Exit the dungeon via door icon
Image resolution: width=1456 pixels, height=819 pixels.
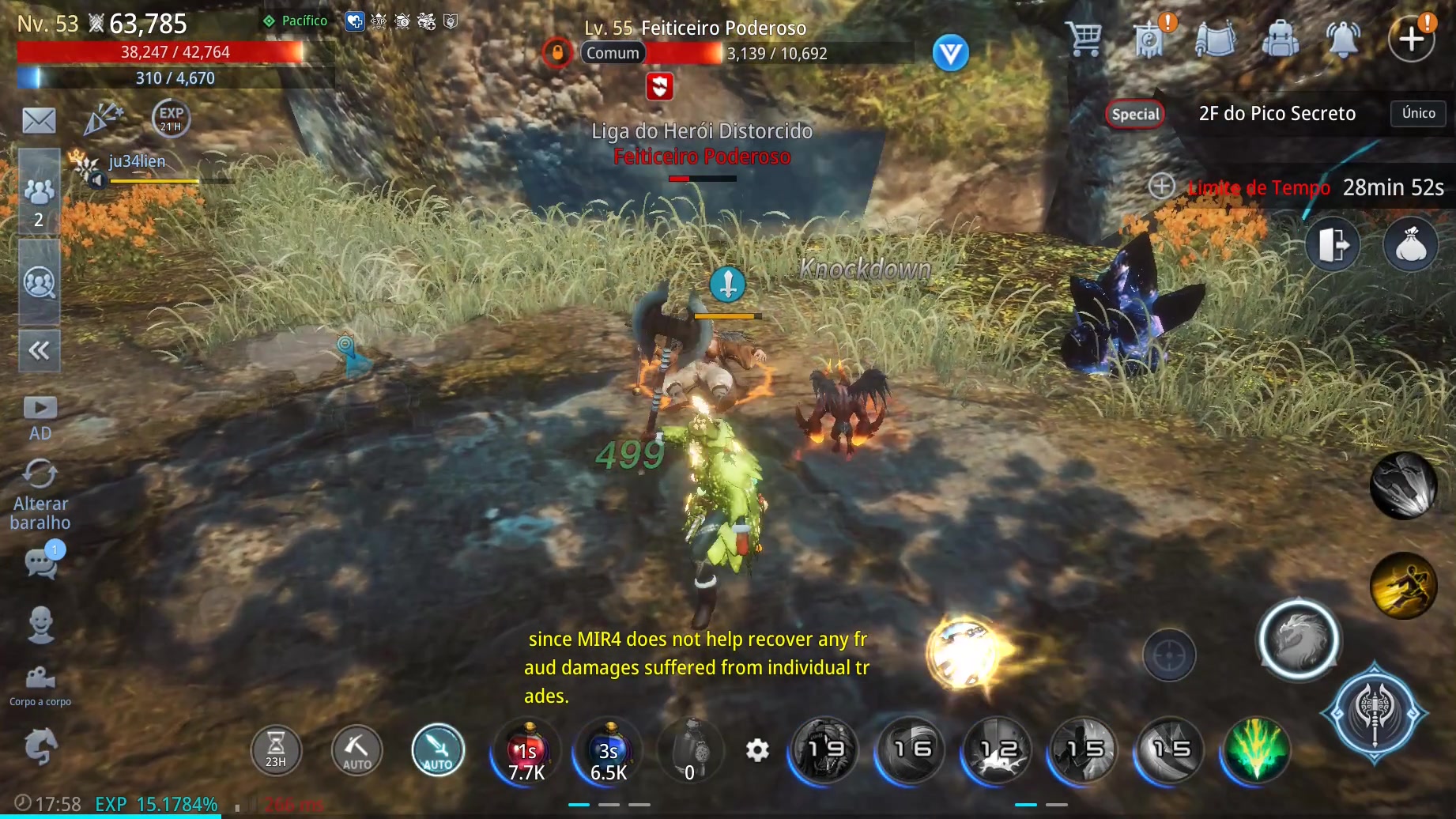[x=1333, y=244]
